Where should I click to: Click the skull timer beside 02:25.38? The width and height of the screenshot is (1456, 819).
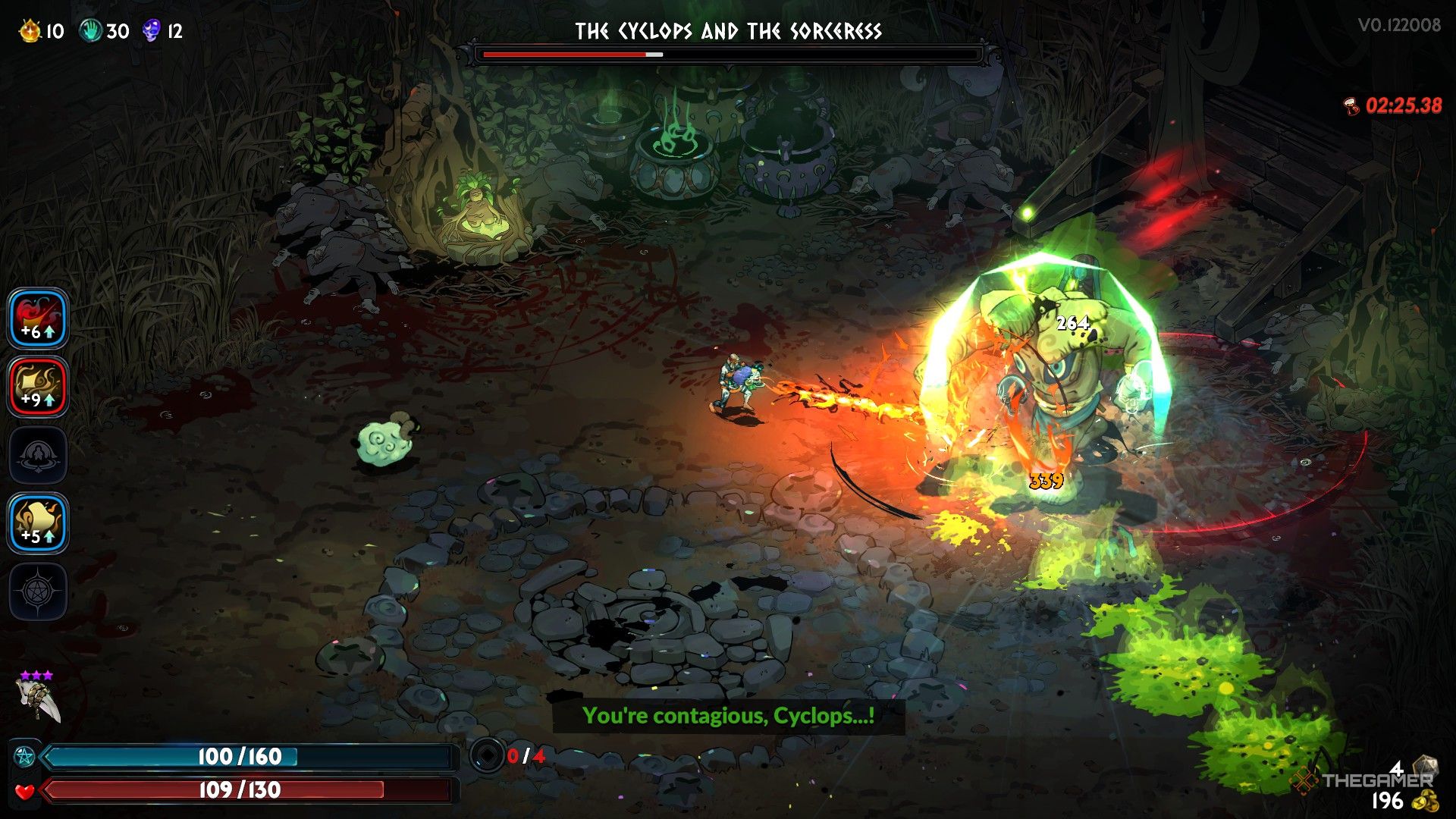[1352, 106]
